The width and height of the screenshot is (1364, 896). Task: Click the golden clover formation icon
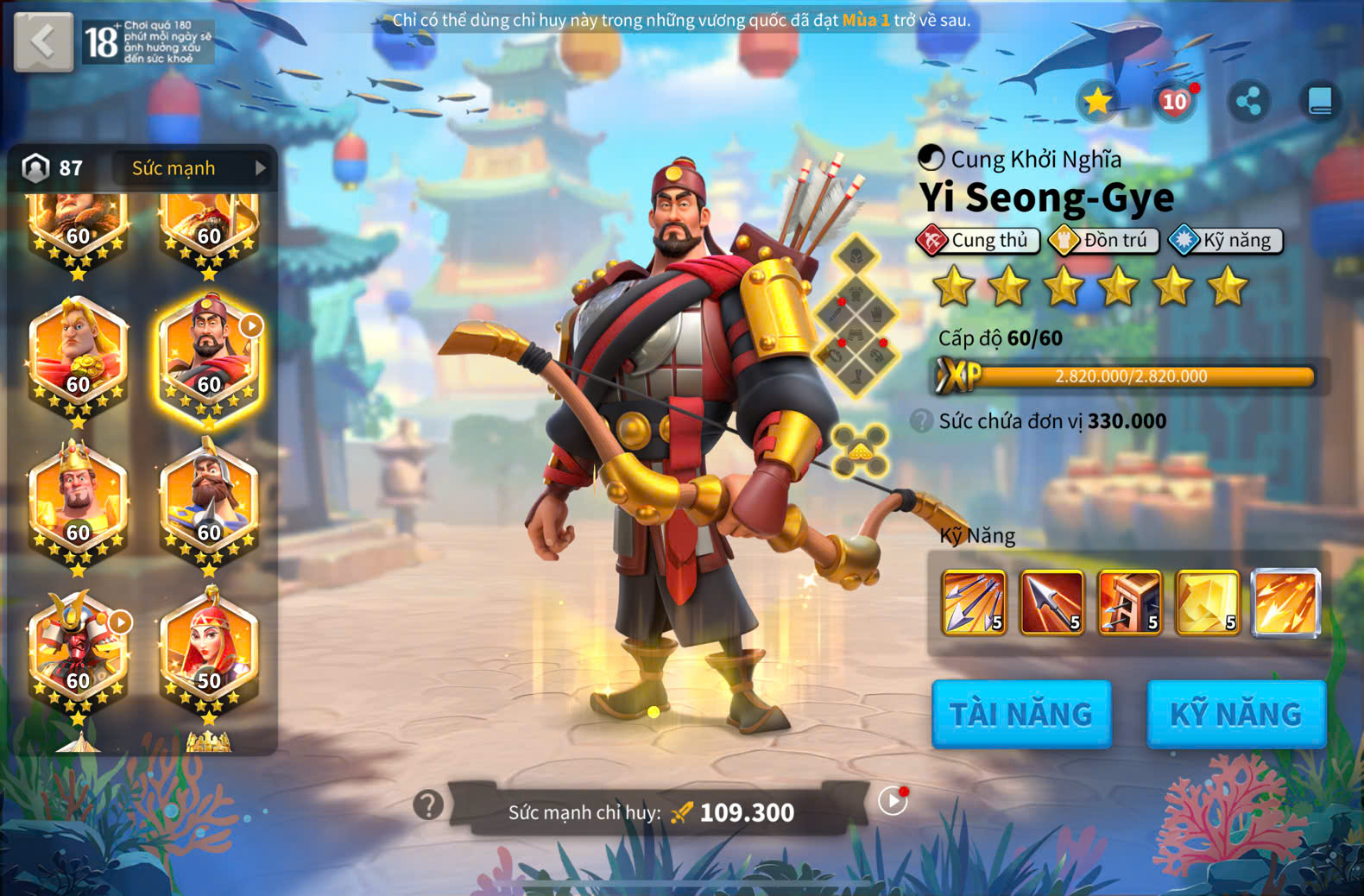pyautogui.click(x=860, y=450)
